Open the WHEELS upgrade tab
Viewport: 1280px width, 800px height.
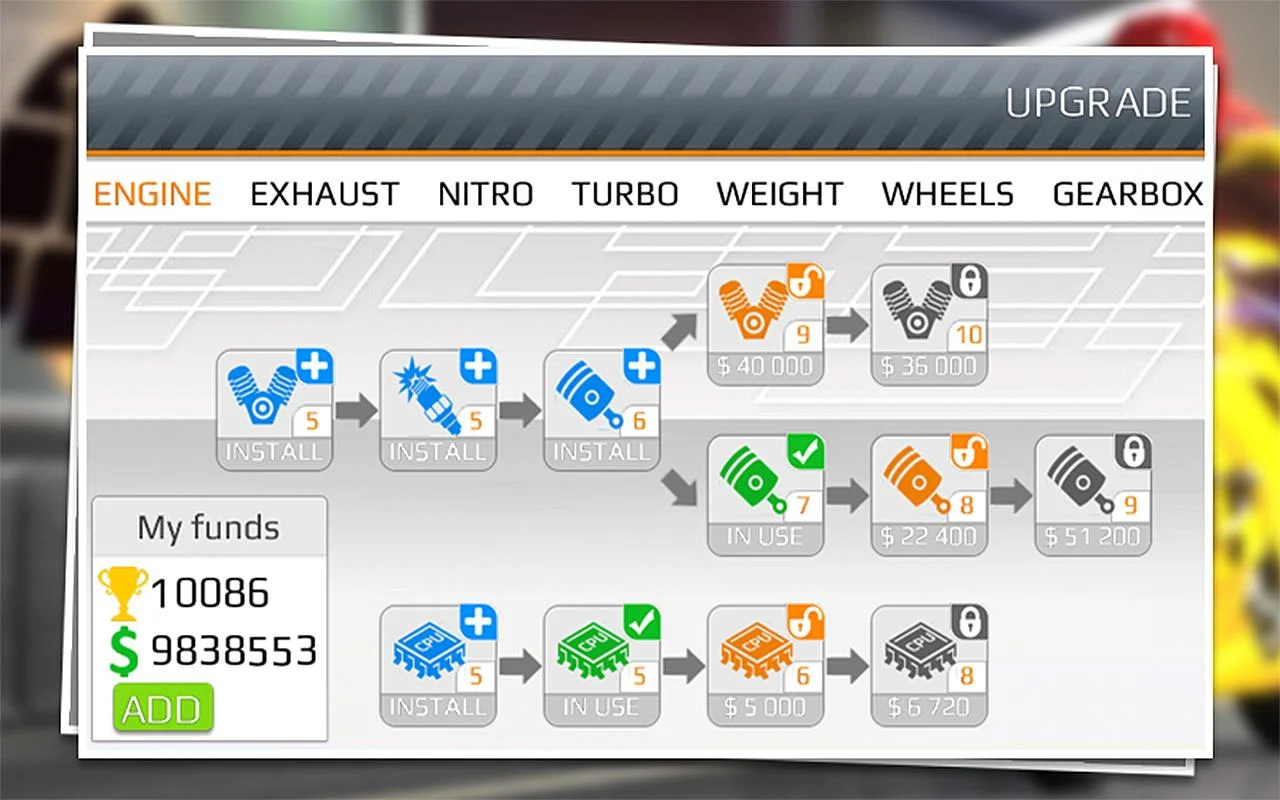(x=946, y=194)
